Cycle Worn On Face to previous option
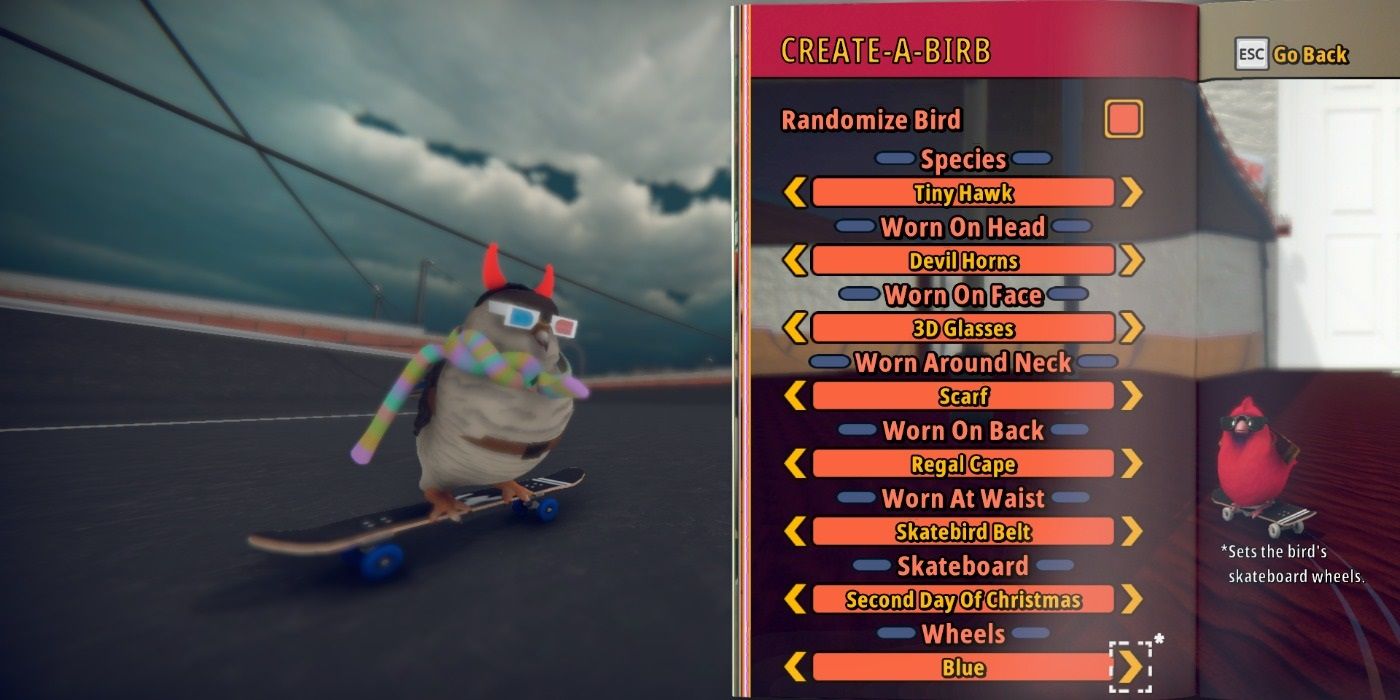 point(795,328)
